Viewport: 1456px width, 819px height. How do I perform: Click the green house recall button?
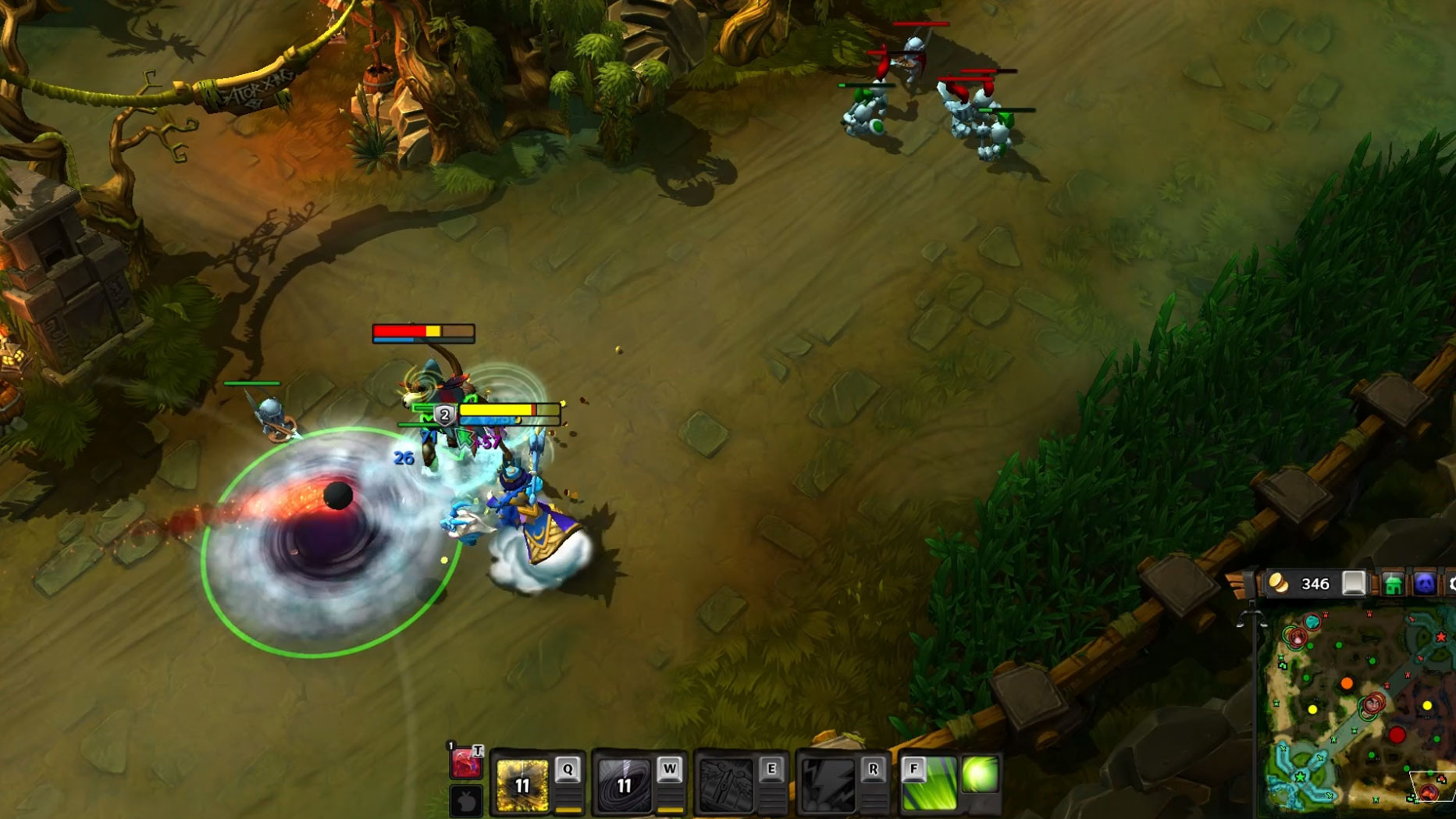pos(1393,584)
